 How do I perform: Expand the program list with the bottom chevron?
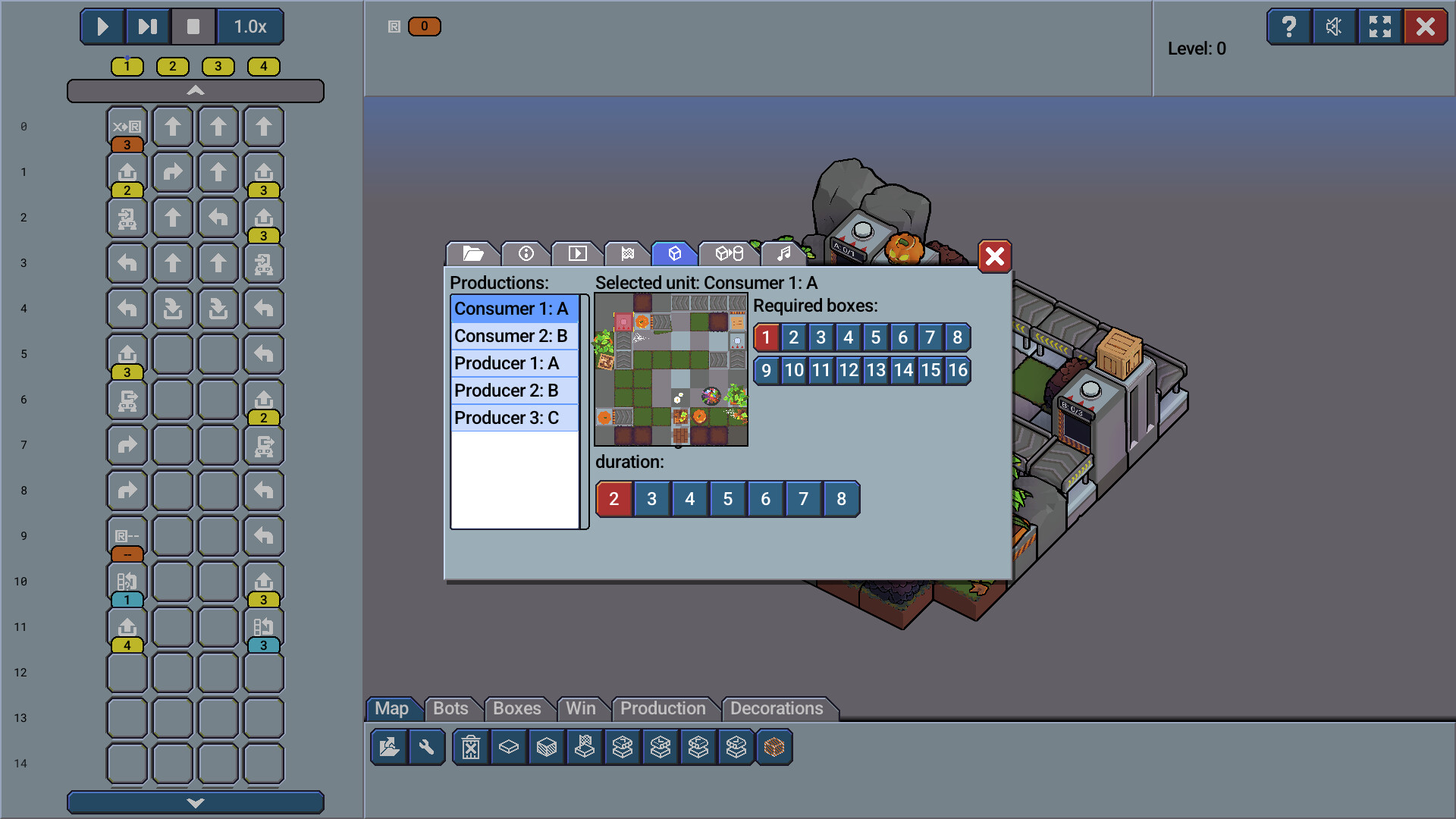pos(196,802)
